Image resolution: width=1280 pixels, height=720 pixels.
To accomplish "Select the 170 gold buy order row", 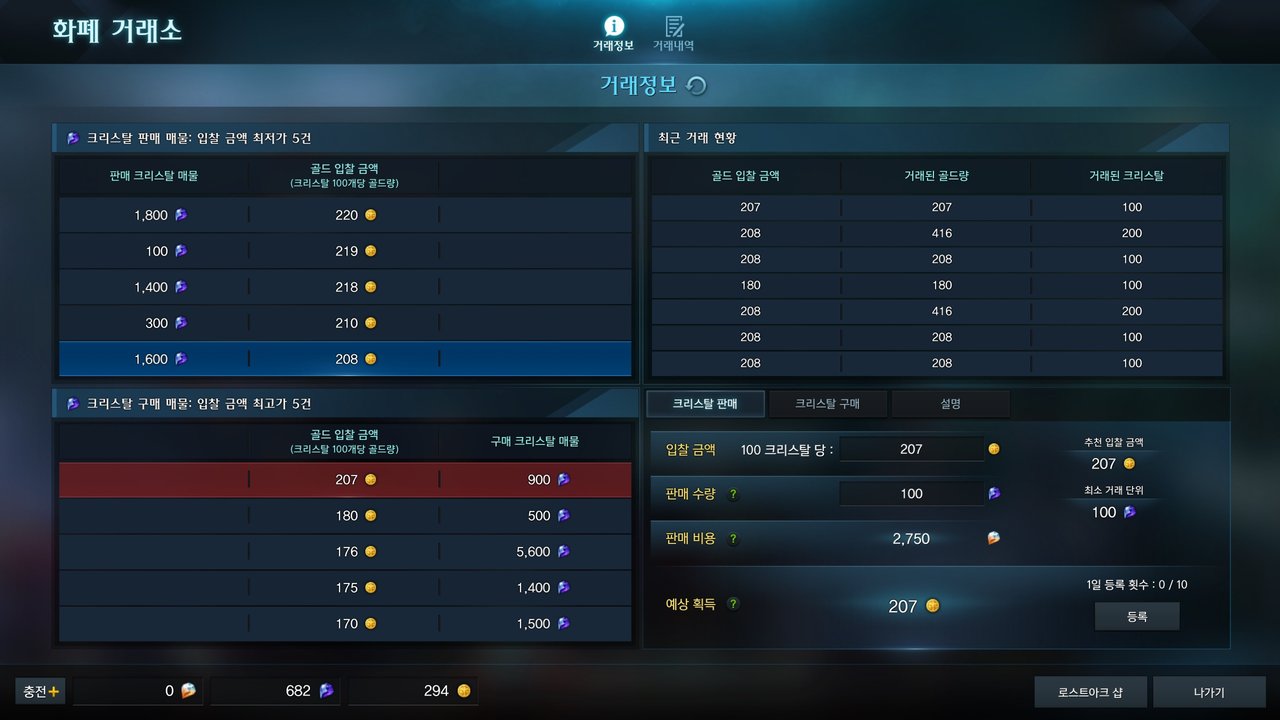I will [x=345, y=624].
